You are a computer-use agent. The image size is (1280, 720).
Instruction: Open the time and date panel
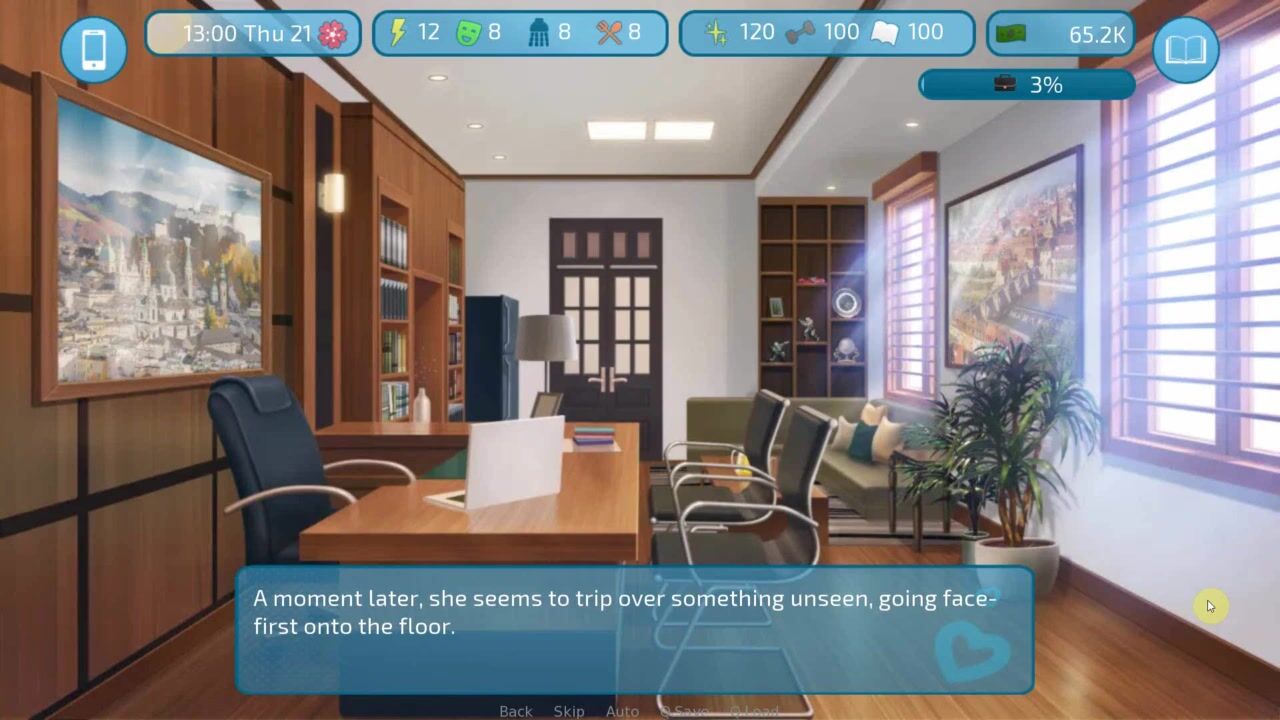click(x=253, y=34)
